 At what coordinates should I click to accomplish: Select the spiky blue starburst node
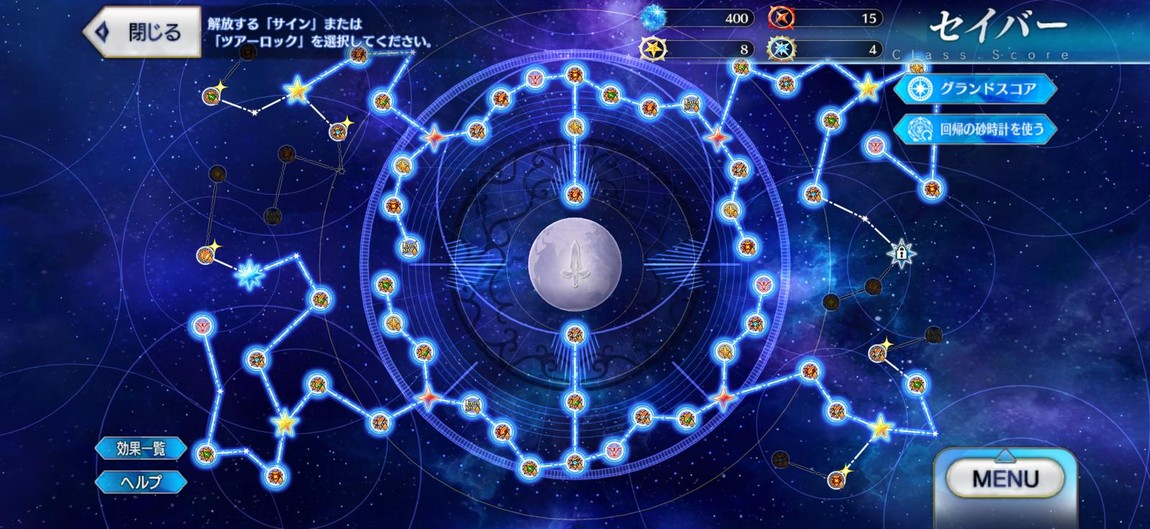pos(250,272)
